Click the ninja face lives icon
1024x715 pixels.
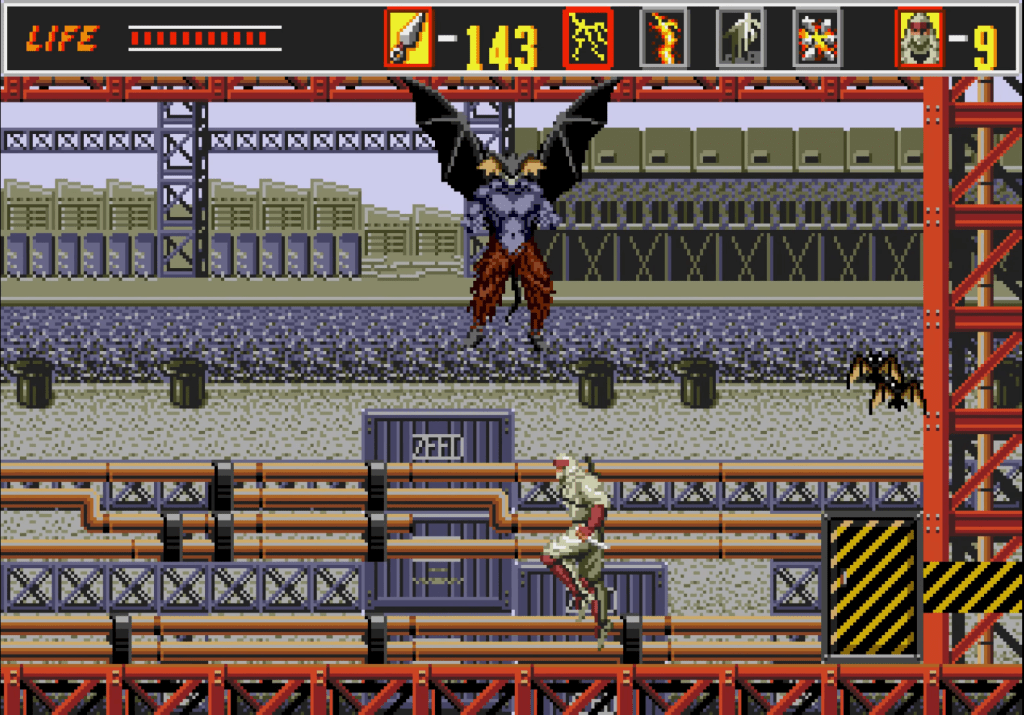(x=919, y=38)
